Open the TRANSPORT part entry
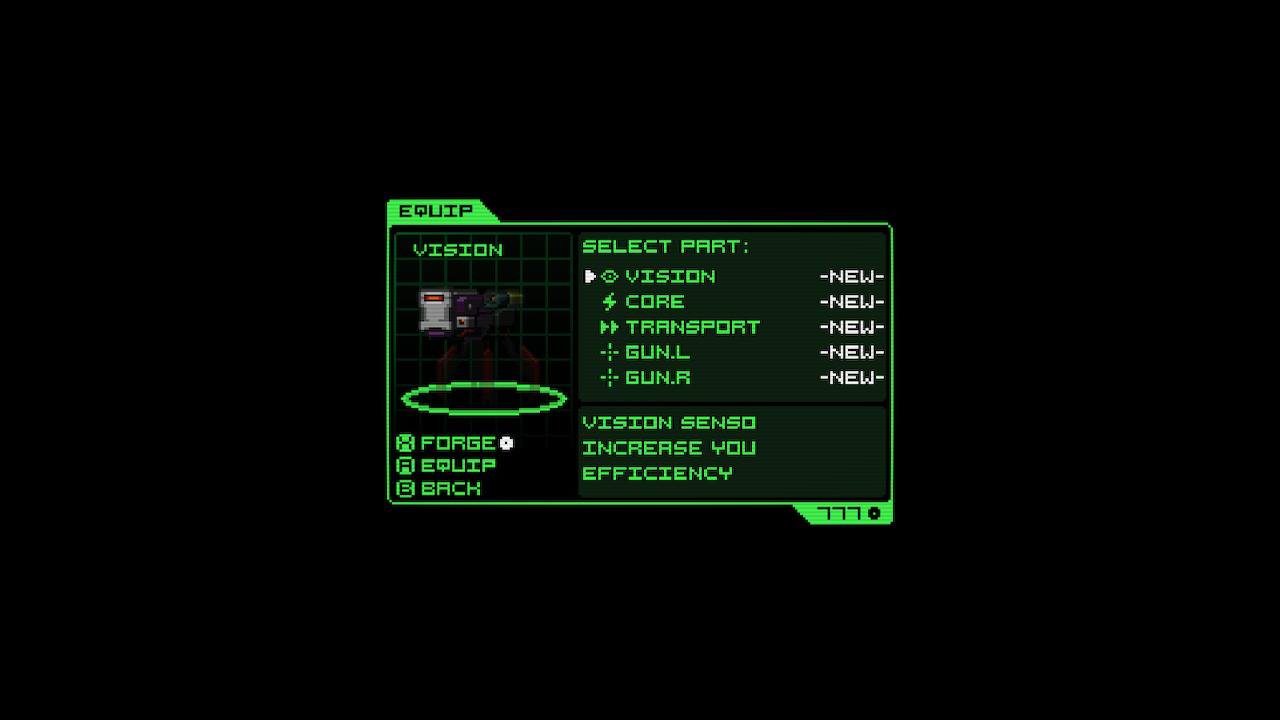 (x=692, y=327)
